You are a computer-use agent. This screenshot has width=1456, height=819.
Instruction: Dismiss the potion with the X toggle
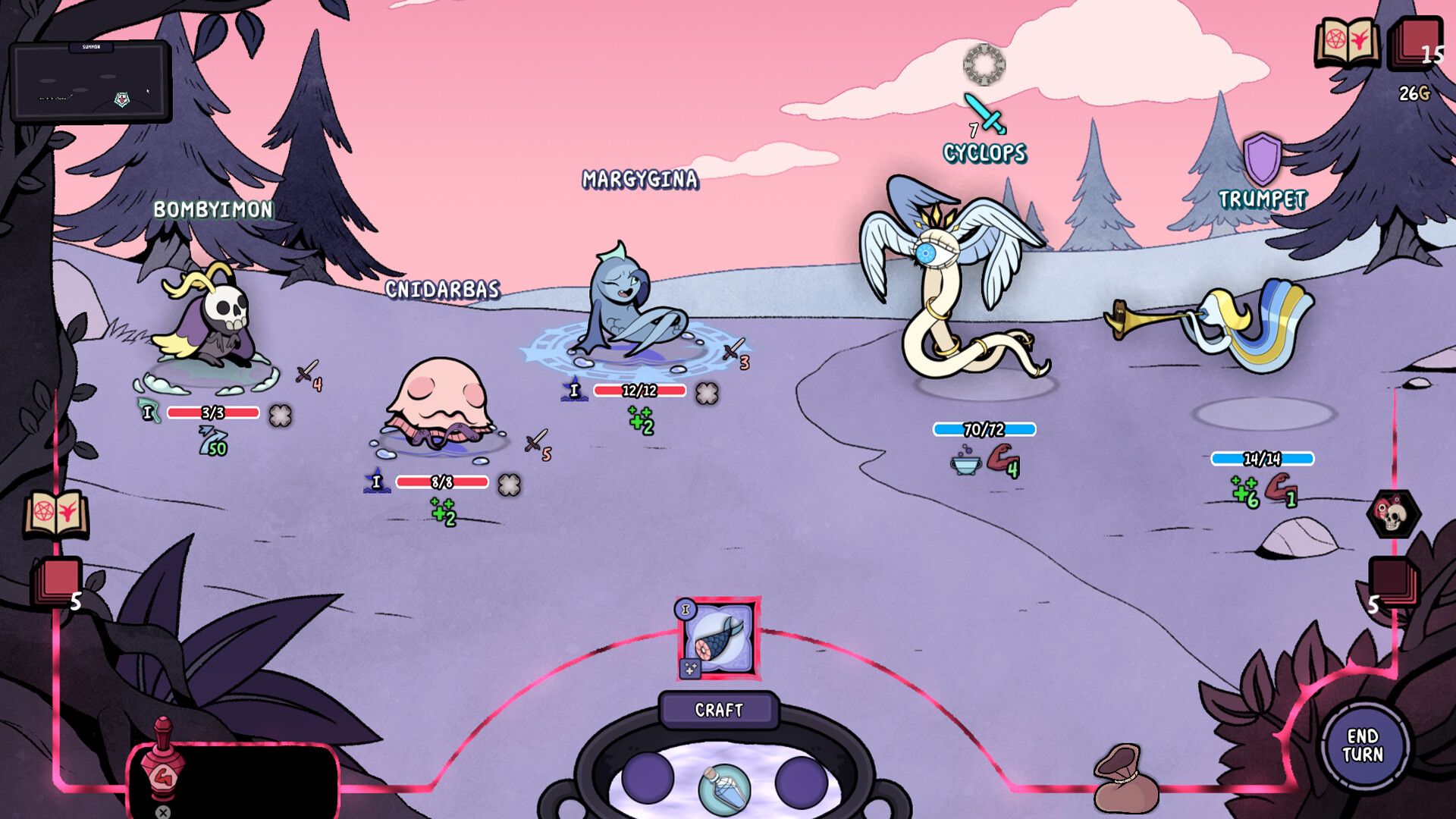coord(163,810)
